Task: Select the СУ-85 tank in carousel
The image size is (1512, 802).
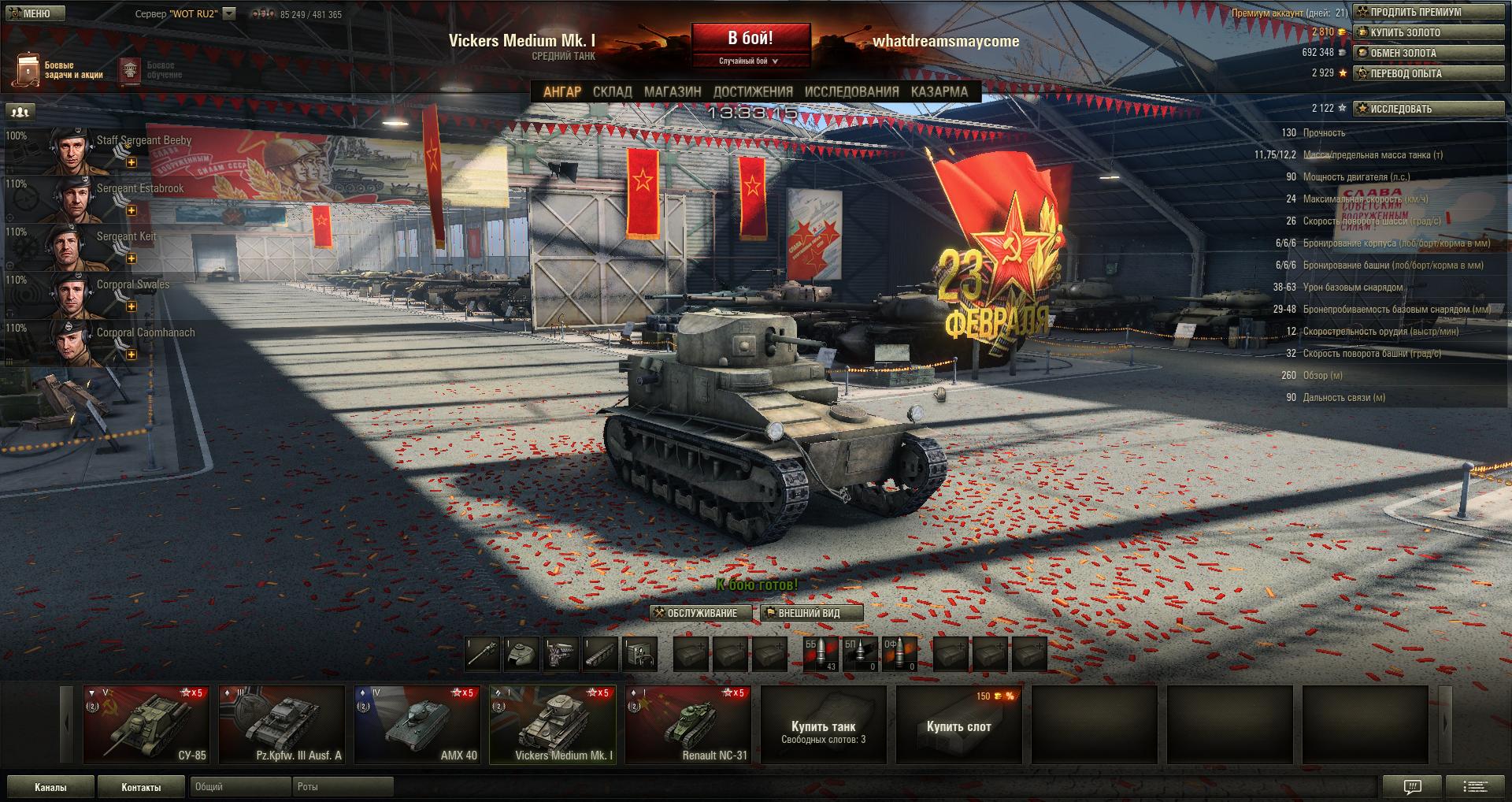Action: coord(146,725)
